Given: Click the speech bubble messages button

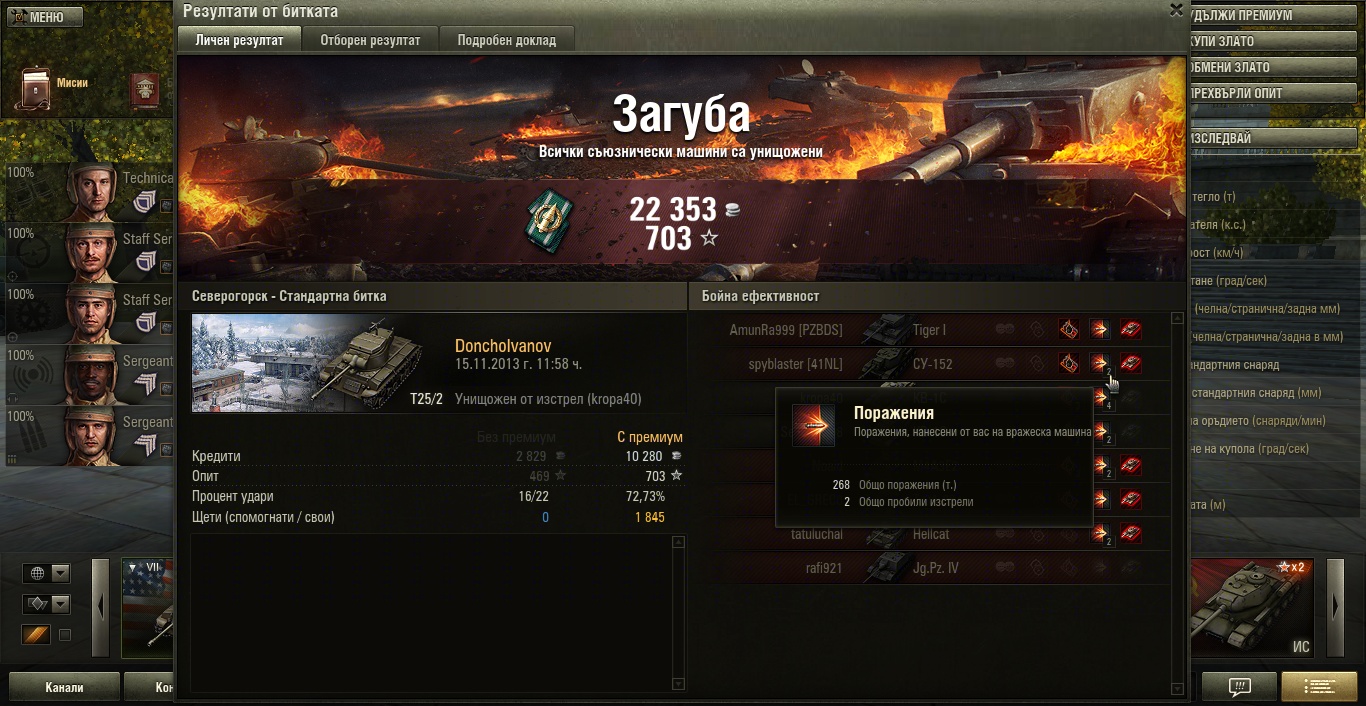Looking at the screenshot, I should (x=1240, y=687).
